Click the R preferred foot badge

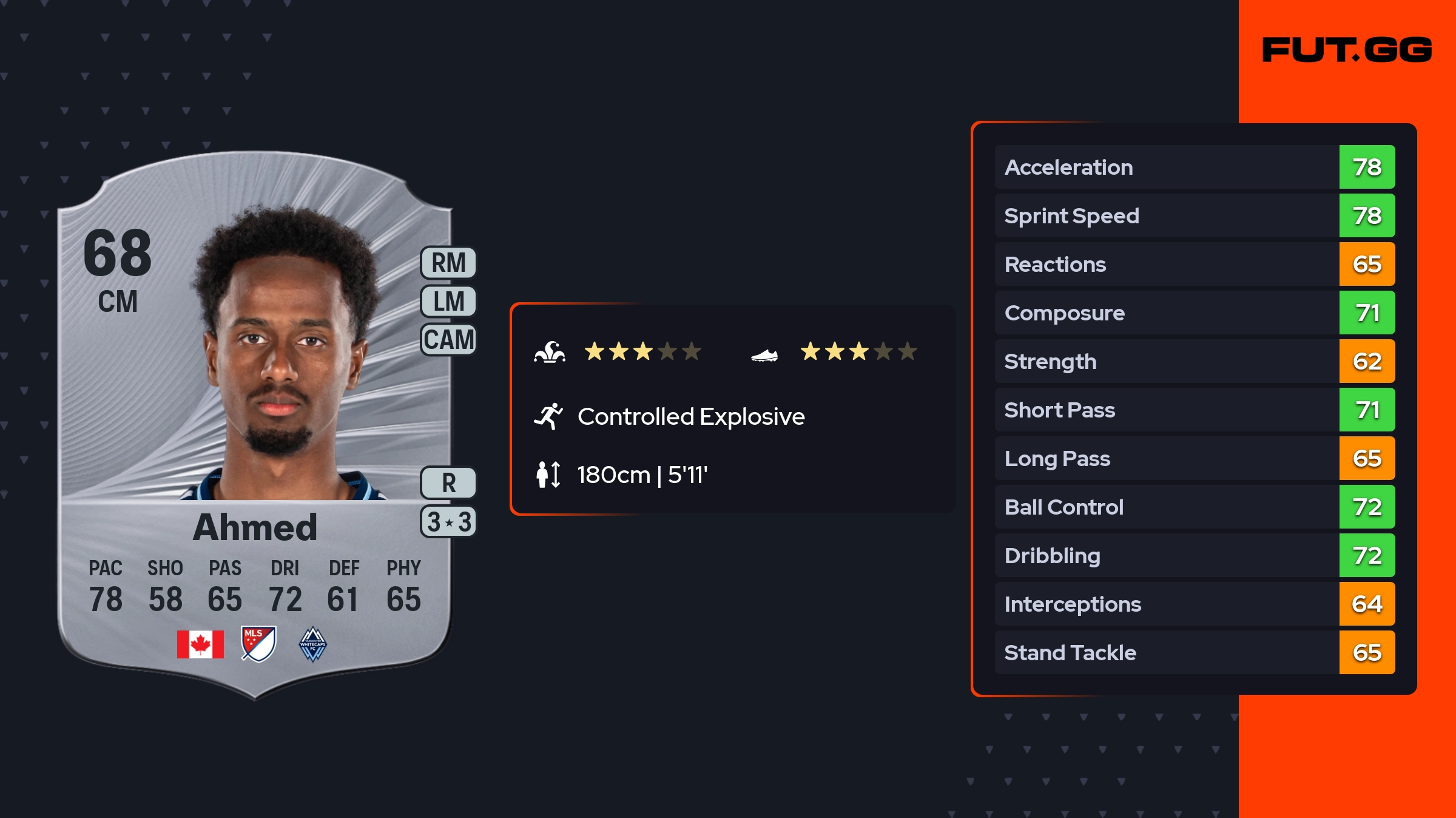tap(448, 483)
